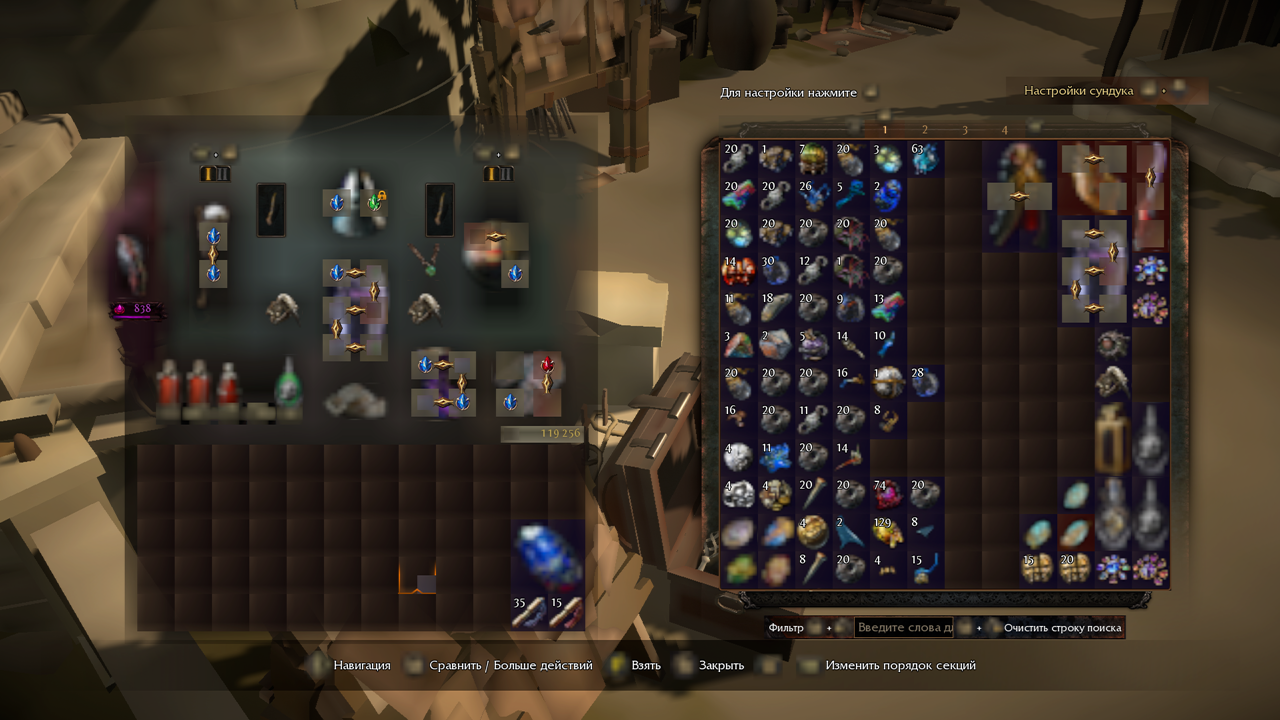Pick the inventory scroll stack of 15
Viewport: 1280px width, 720px height.
tap(566, 611)
